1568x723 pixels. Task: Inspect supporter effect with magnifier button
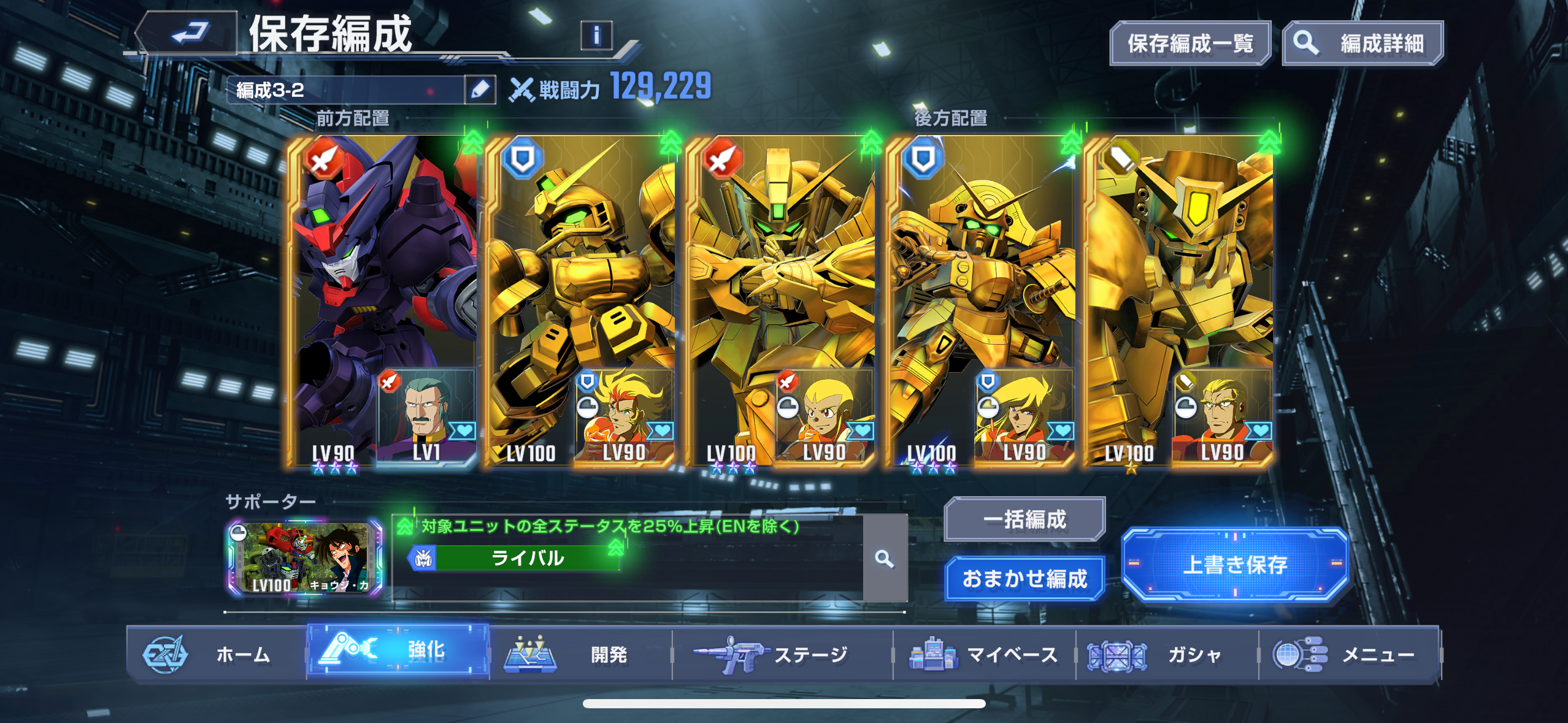[884, 559]
